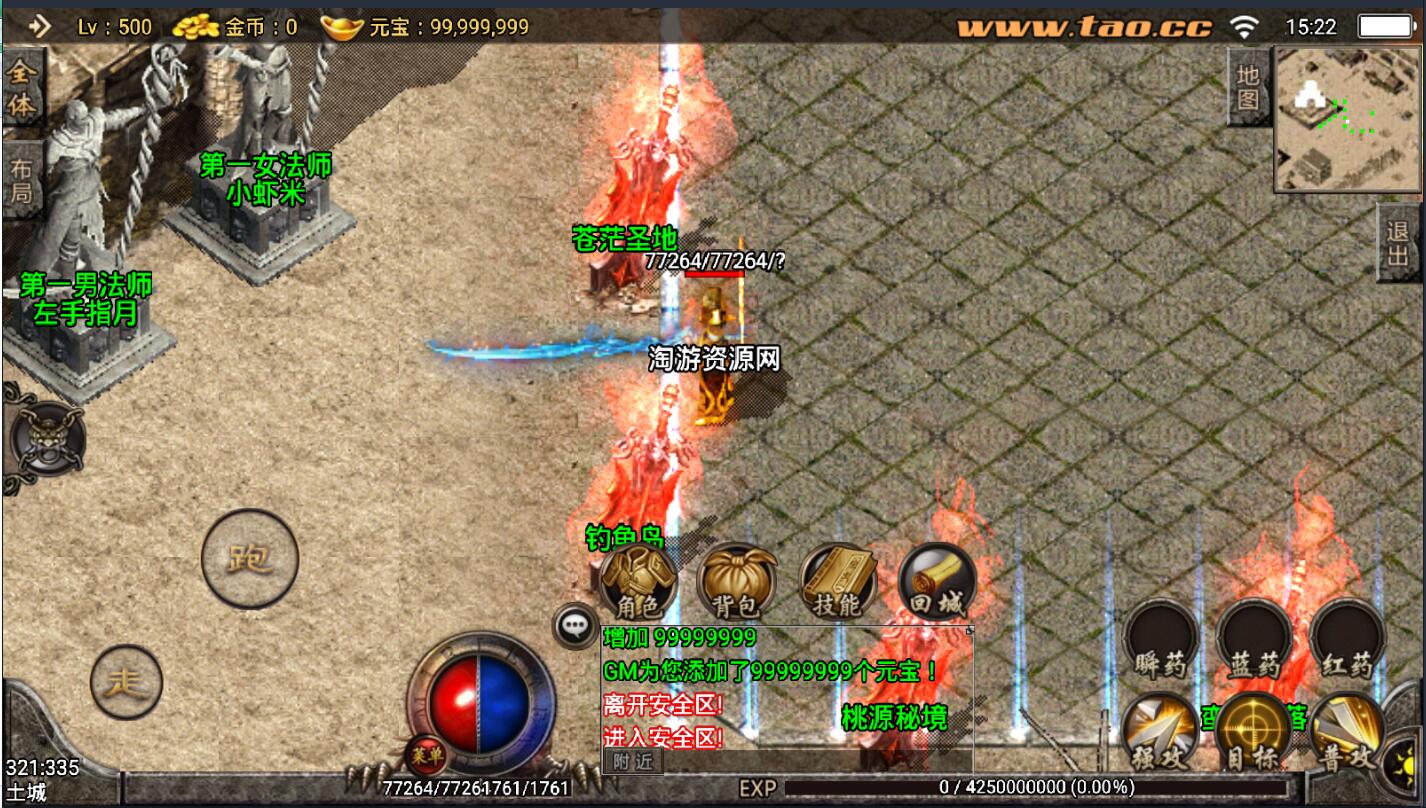Open the 背包 backpack
The height and width of the screenshot is (808, 1426).
[737, 583]
